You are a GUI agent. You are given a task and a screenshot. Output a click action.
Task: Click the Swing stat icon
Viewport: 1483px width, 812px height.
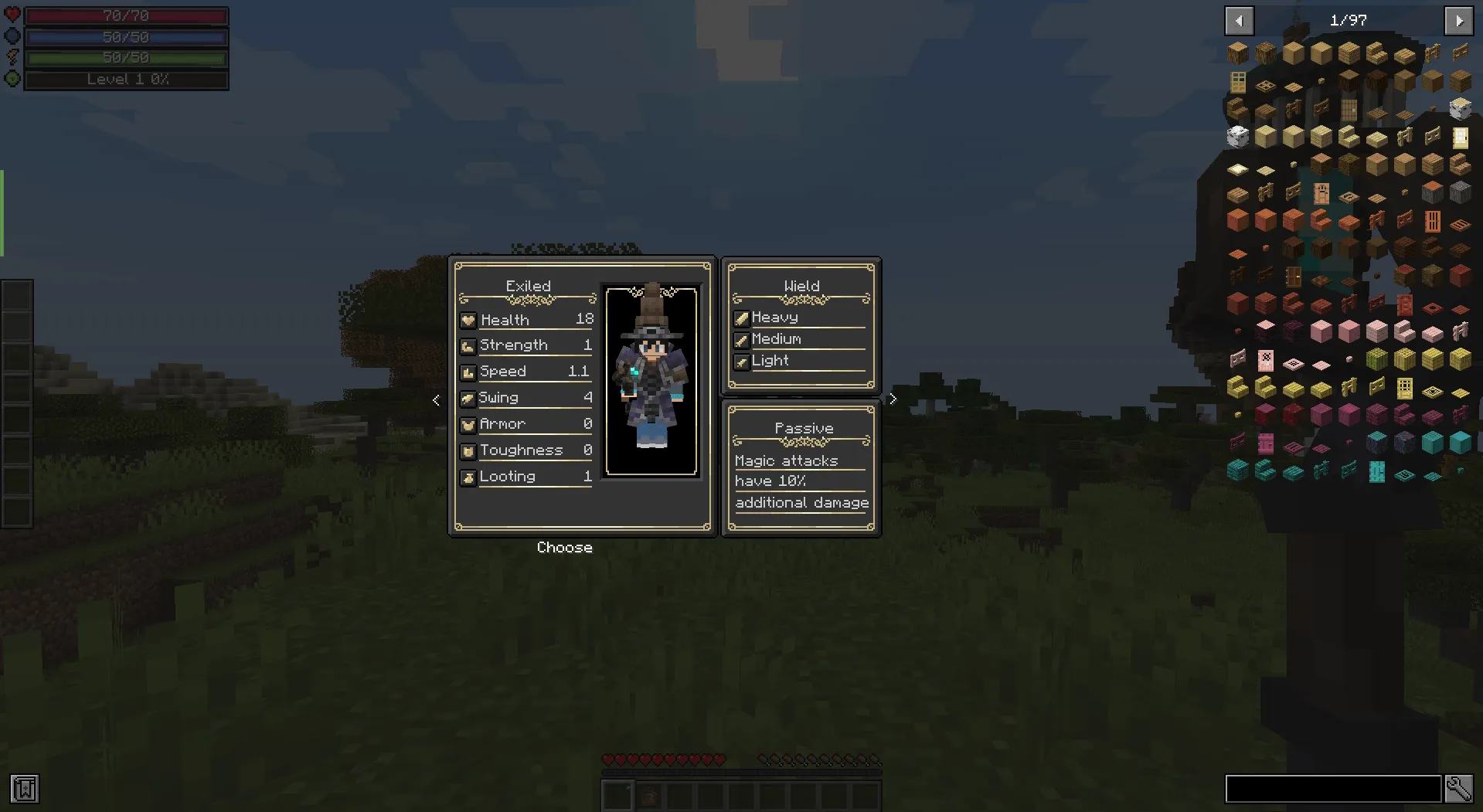click(x=468, y=398)
